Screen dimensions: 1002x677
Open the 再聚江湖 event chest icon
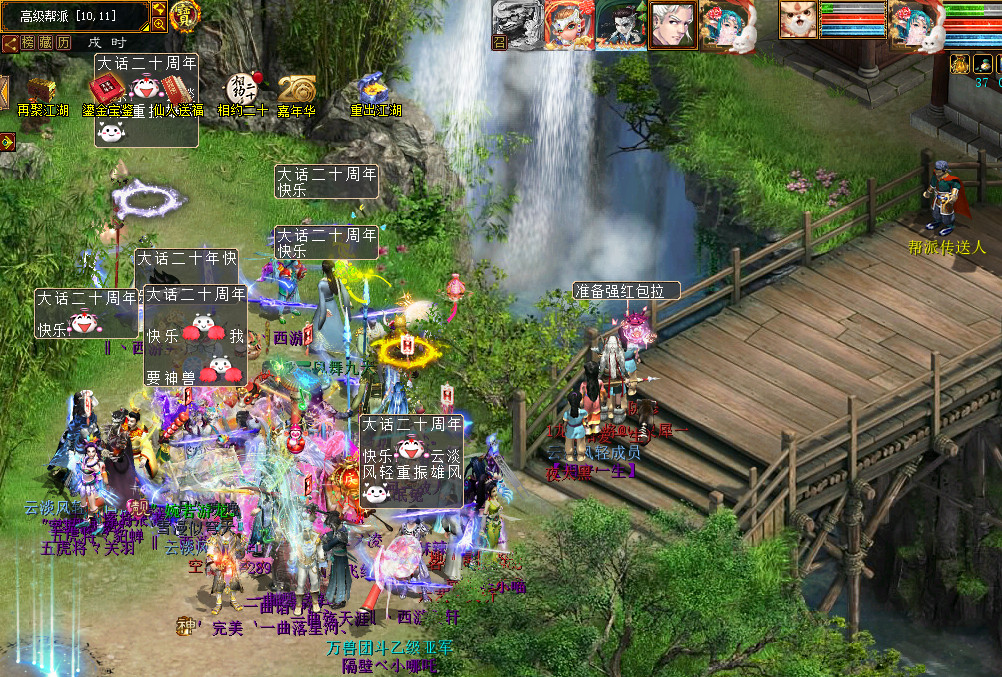pos(41,91)
